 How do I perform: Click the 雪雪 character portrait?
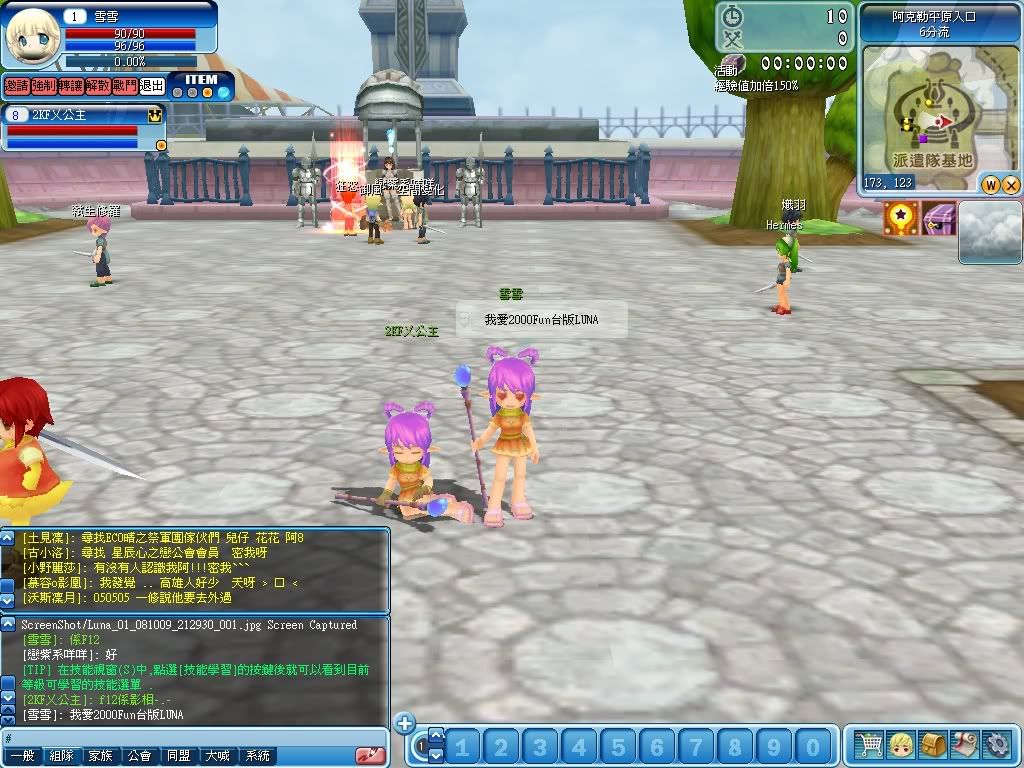[32, 35]
